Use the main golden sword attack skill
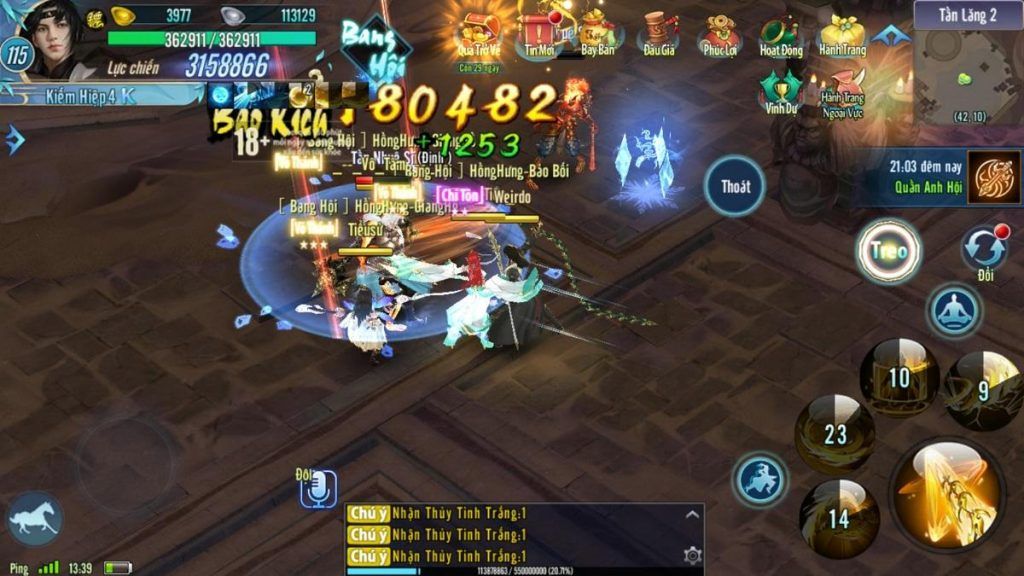1024x576 pixels. [x=946, y=491]
